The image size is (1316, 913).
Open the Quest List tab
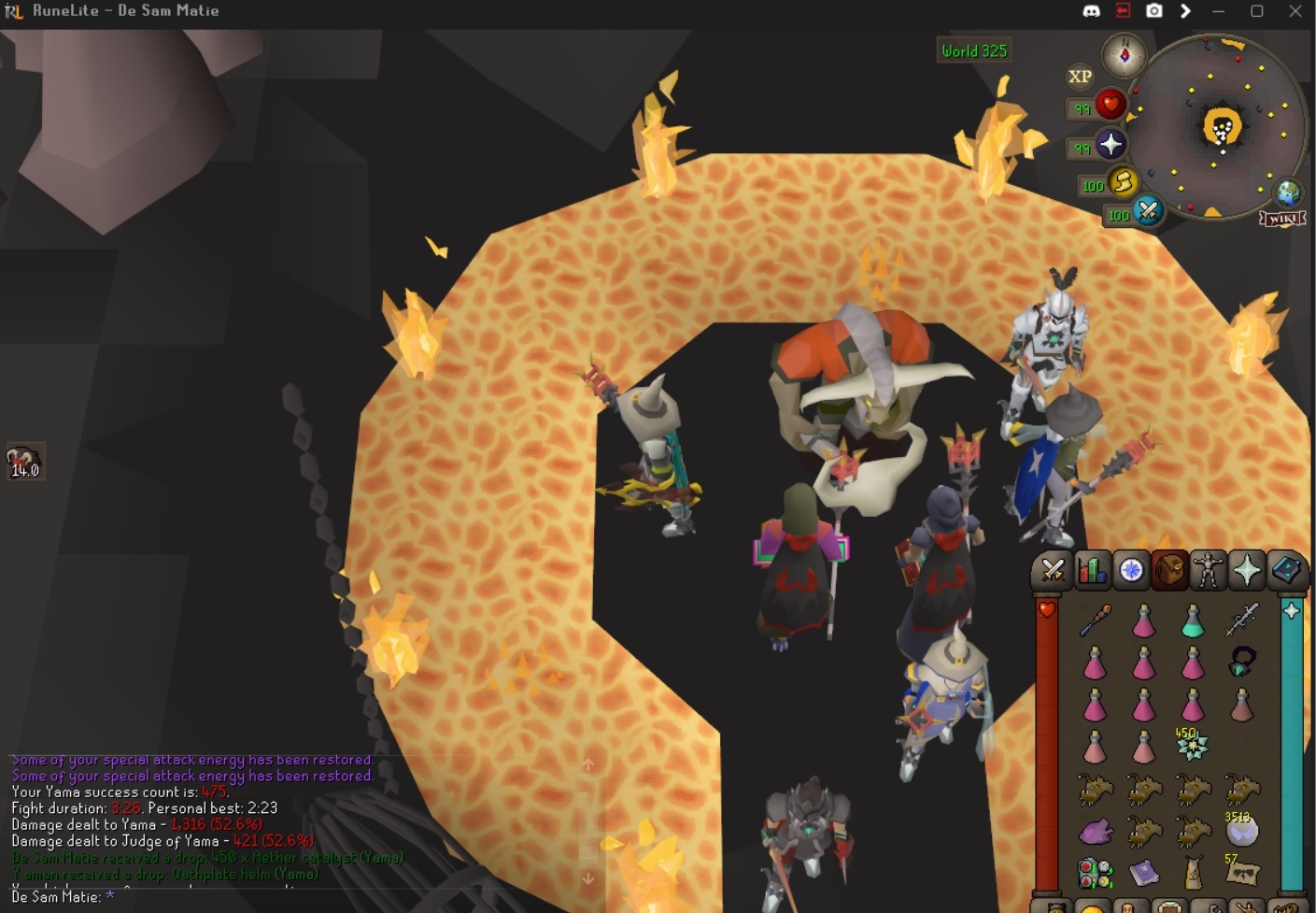pos(1131,570)
